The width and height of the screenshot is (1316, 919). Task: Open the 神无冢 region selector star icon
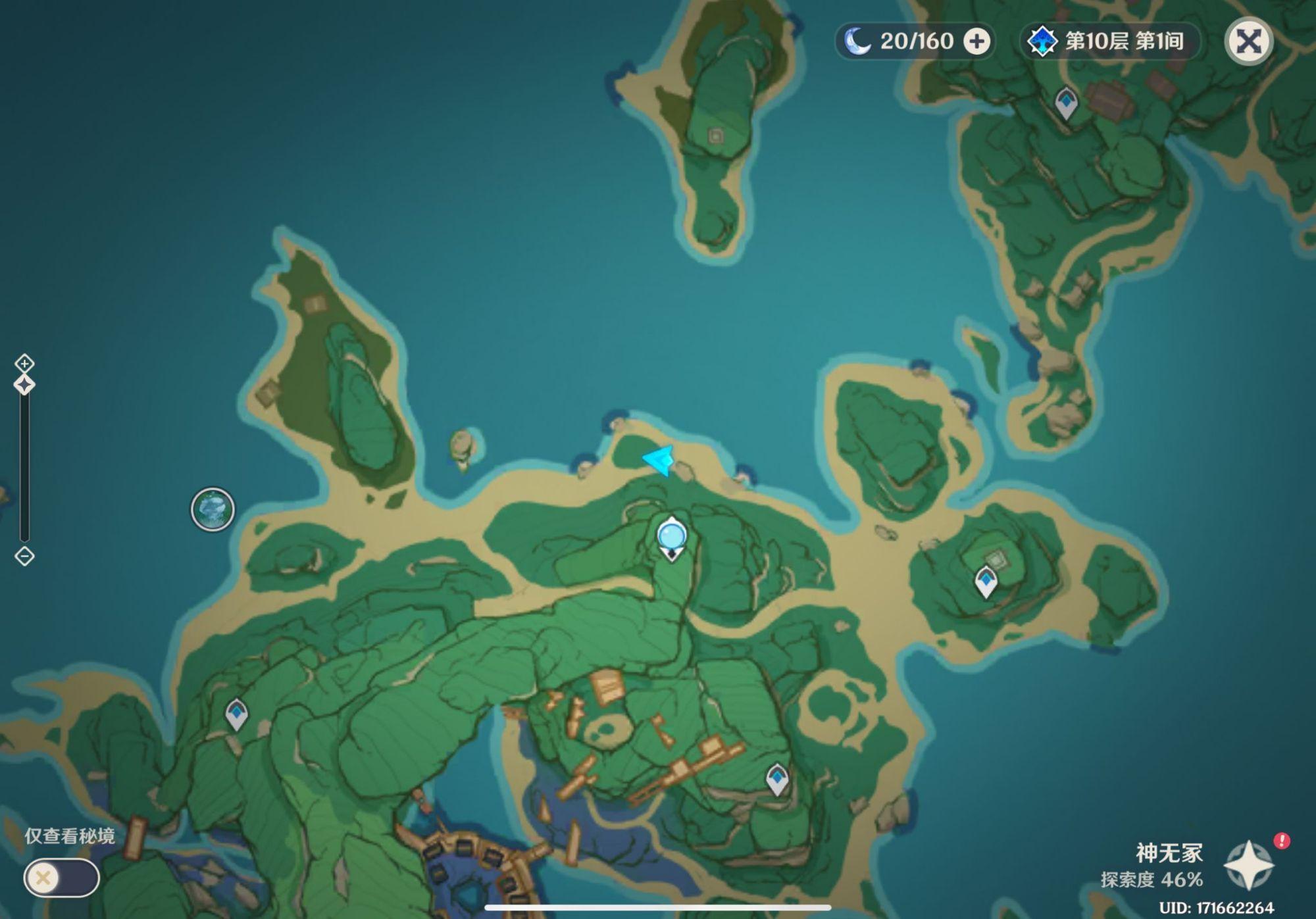(1248, 866)
